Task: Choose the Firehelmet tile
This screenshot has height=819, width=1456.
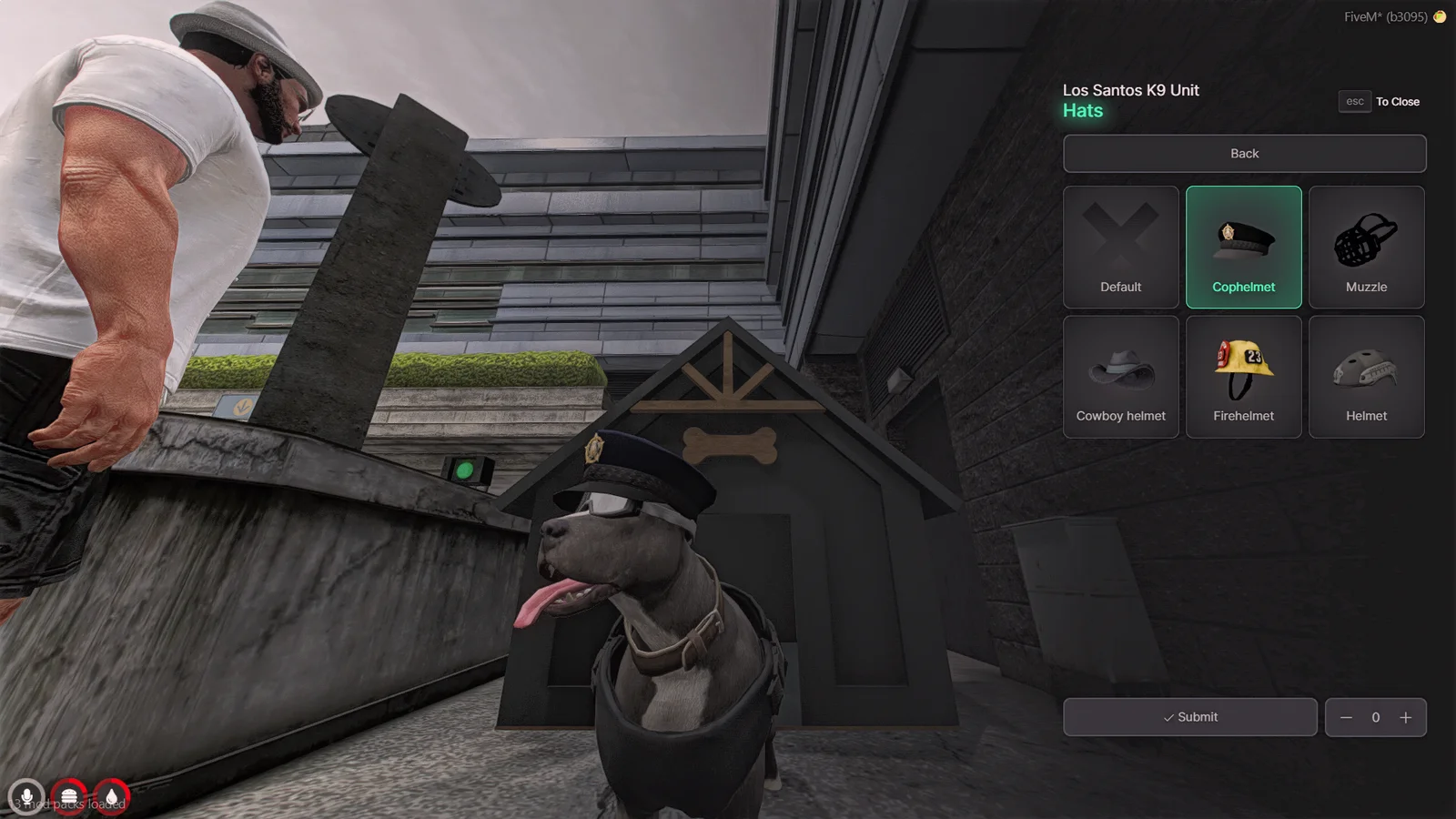Action: [x=1243, y=377]
